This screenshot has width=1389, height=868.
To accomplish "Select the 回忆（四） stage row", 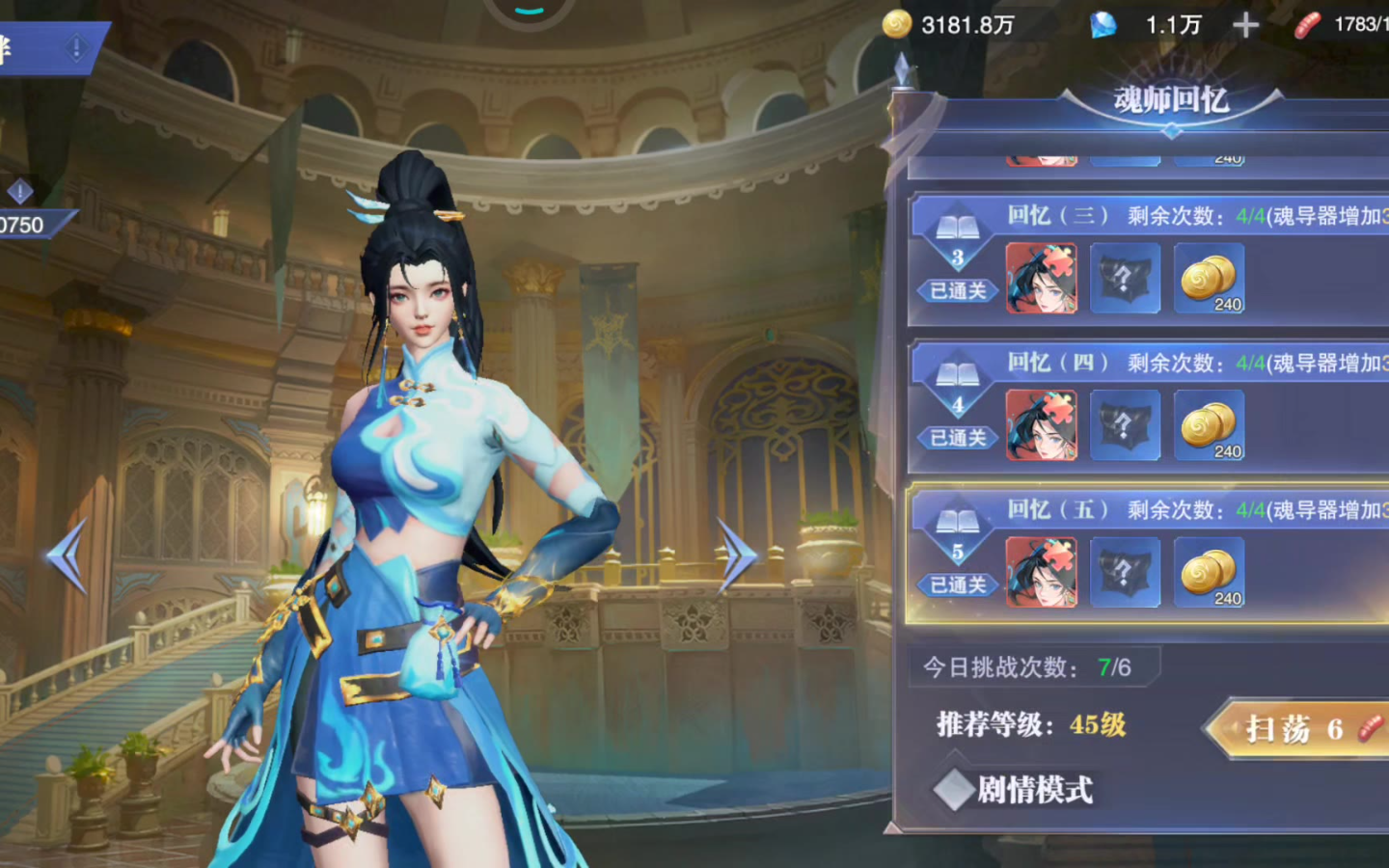I will click(x=1148, y=407).
